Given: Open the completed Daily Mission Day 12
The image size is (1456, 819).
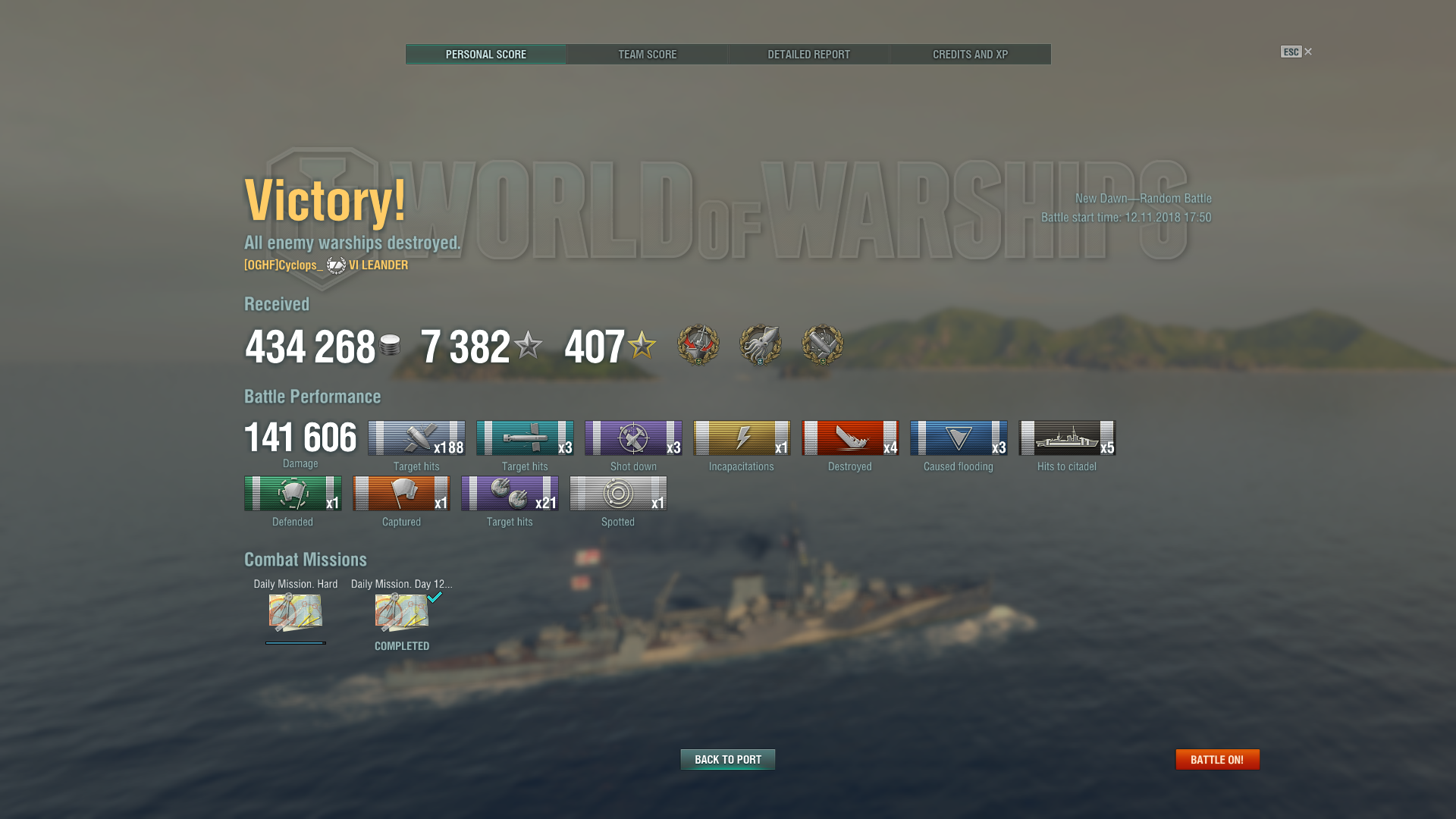Looking at the screenshot, I should [x=402, y=613].
